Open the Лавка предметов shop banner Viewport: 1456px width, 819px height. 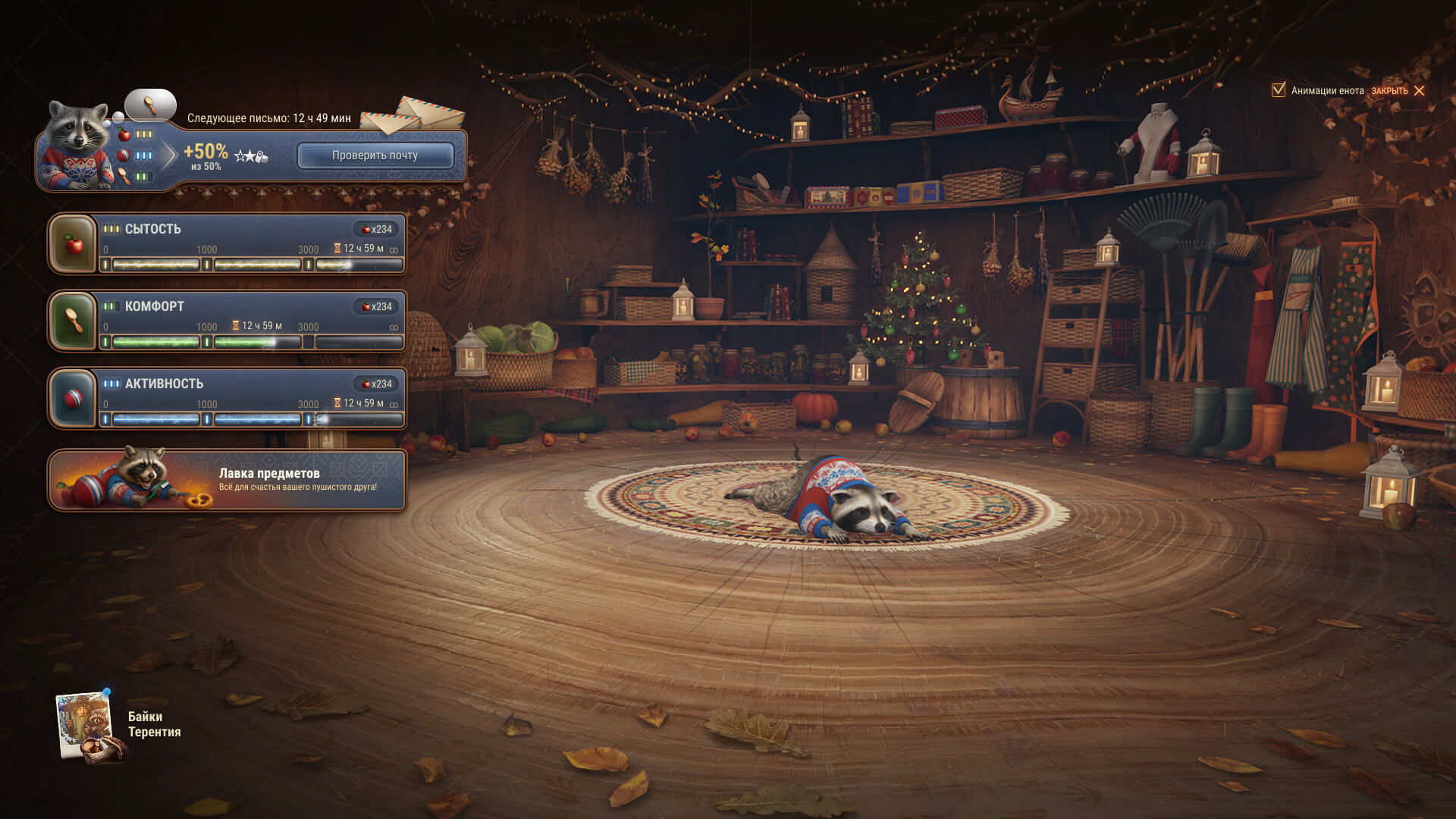[x=227, y=480]
